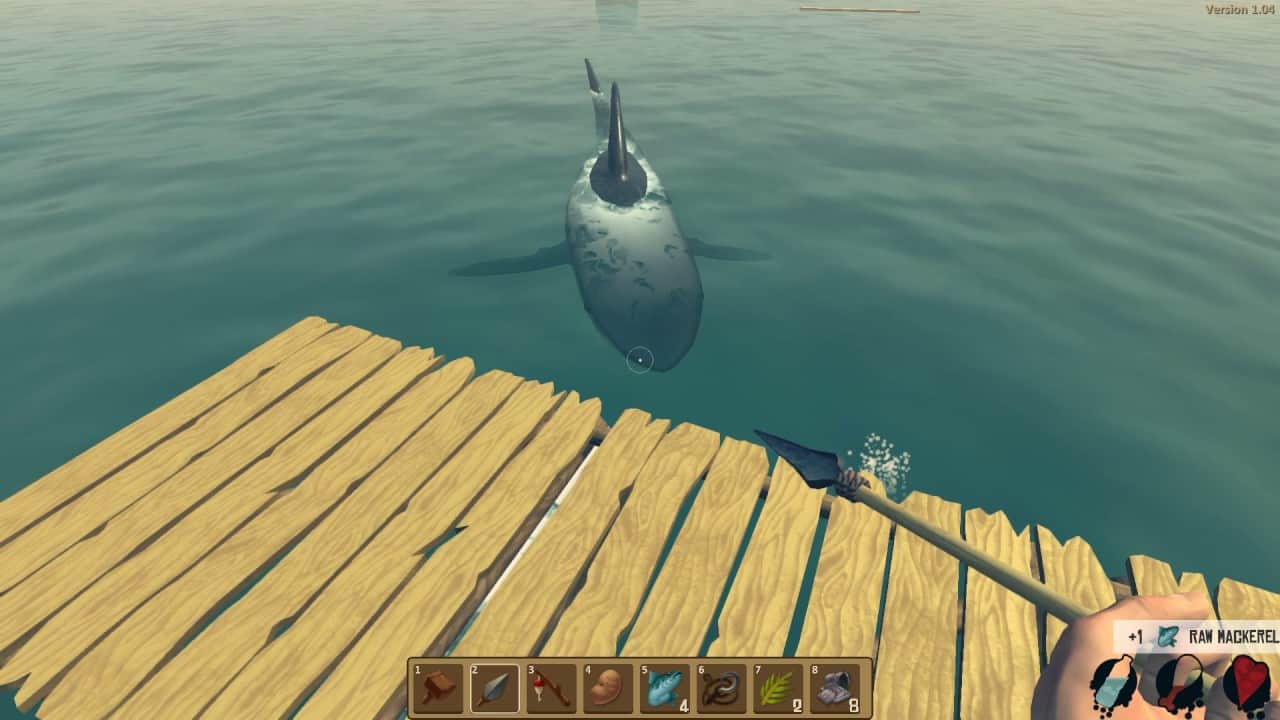Select the building hammer in slot 1
The height and width of the screenshot is (720, 1280).
pyautogui.click(x=438, y=688)
